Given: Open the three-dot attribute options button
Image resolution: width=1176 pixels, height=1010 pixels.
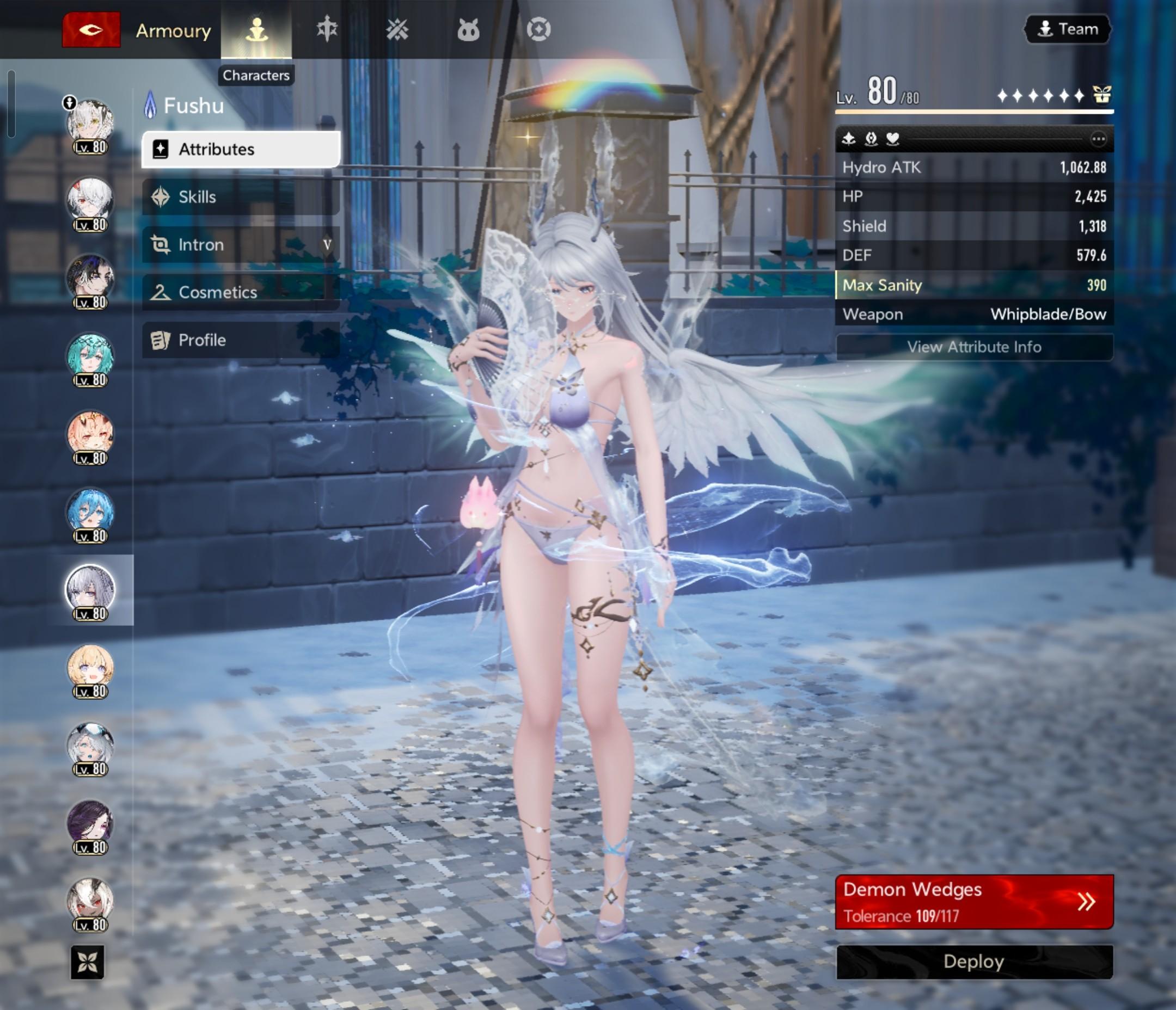Looking at the screenshot, I should (1098, 139).
